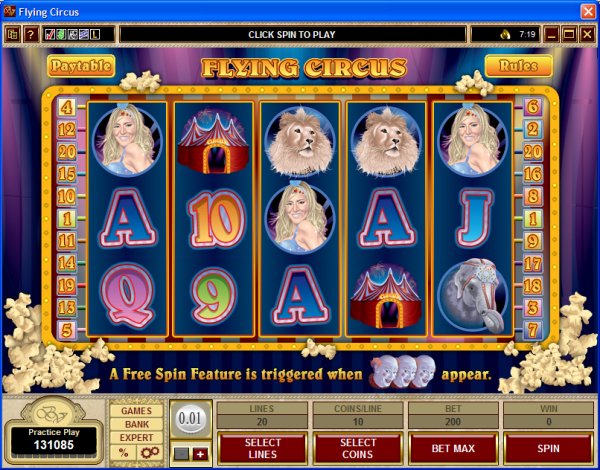This screenshot has height=470, width=600.
Task: Click SELECT COINS button
Action: tap(358, 449)
